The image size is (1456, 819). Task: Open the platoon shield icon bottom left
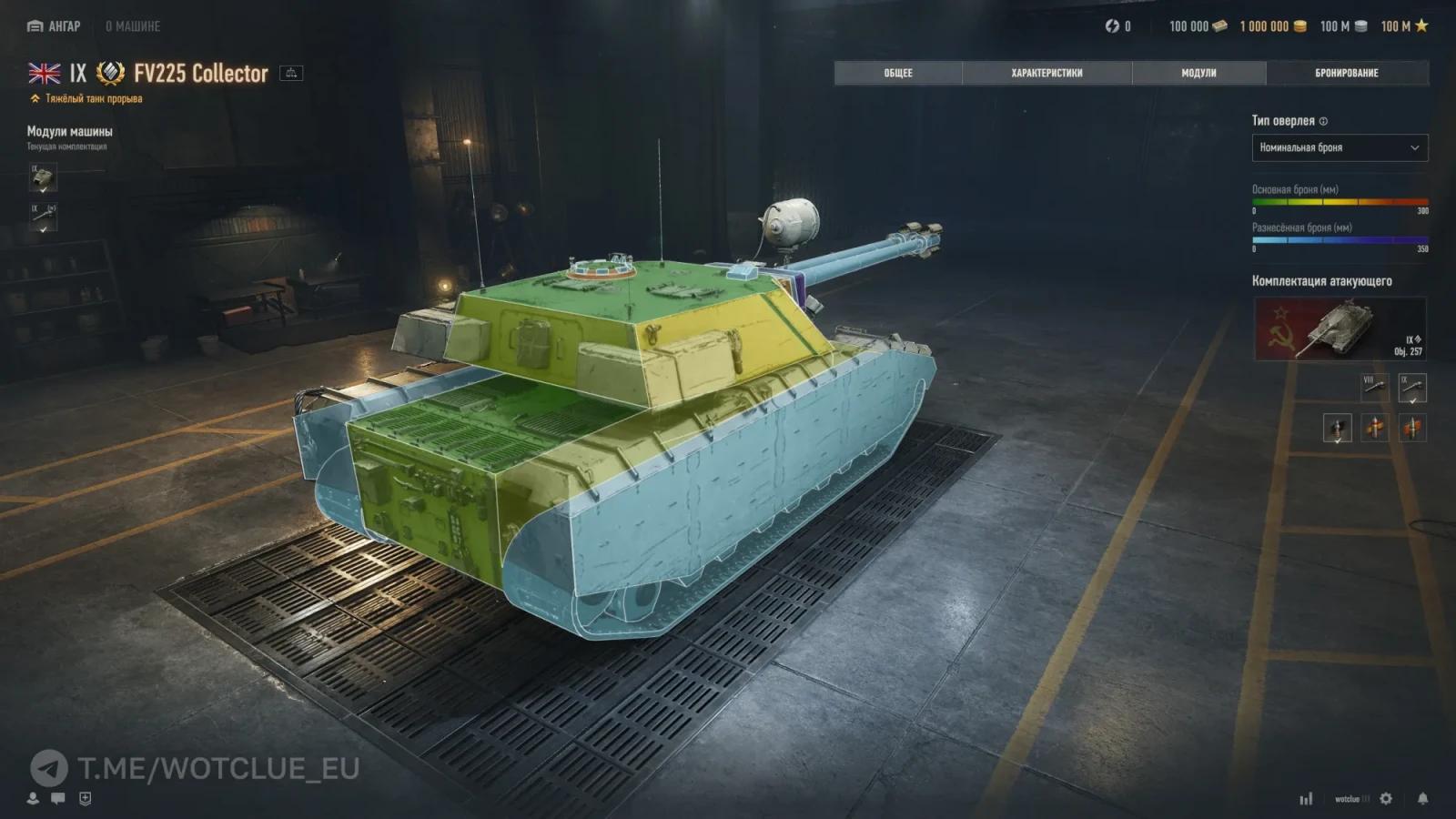(x=85, y=798)
